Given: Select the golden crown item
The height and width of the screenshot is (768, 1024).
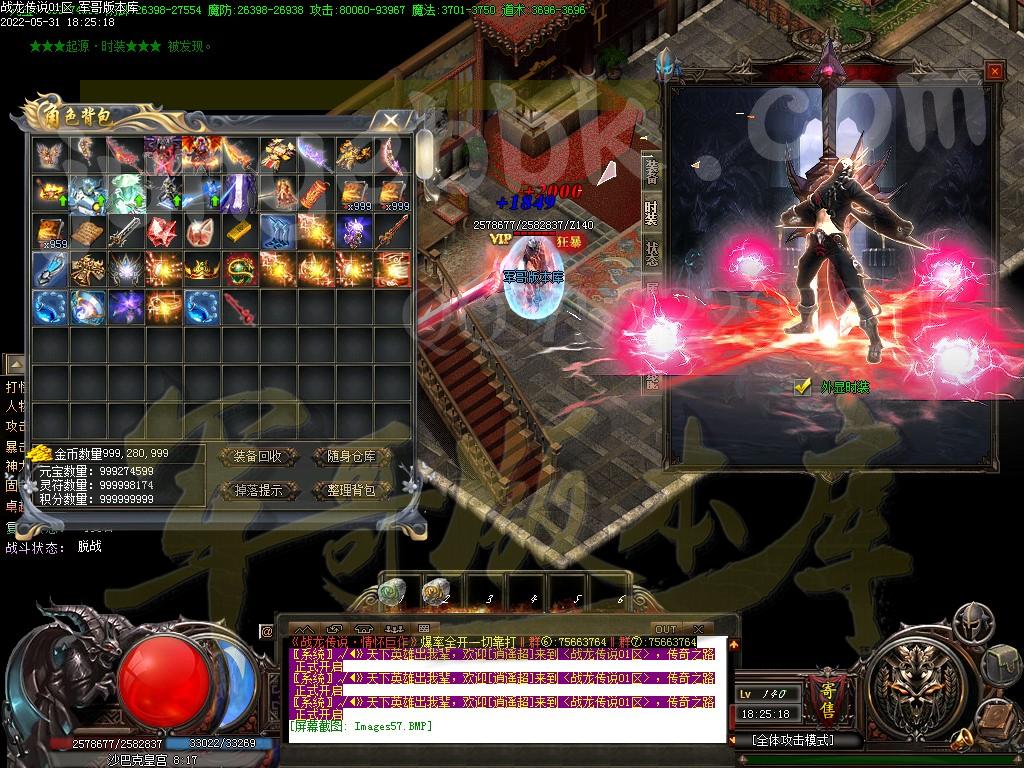Looking at the screenshot, I should [202, 269].
